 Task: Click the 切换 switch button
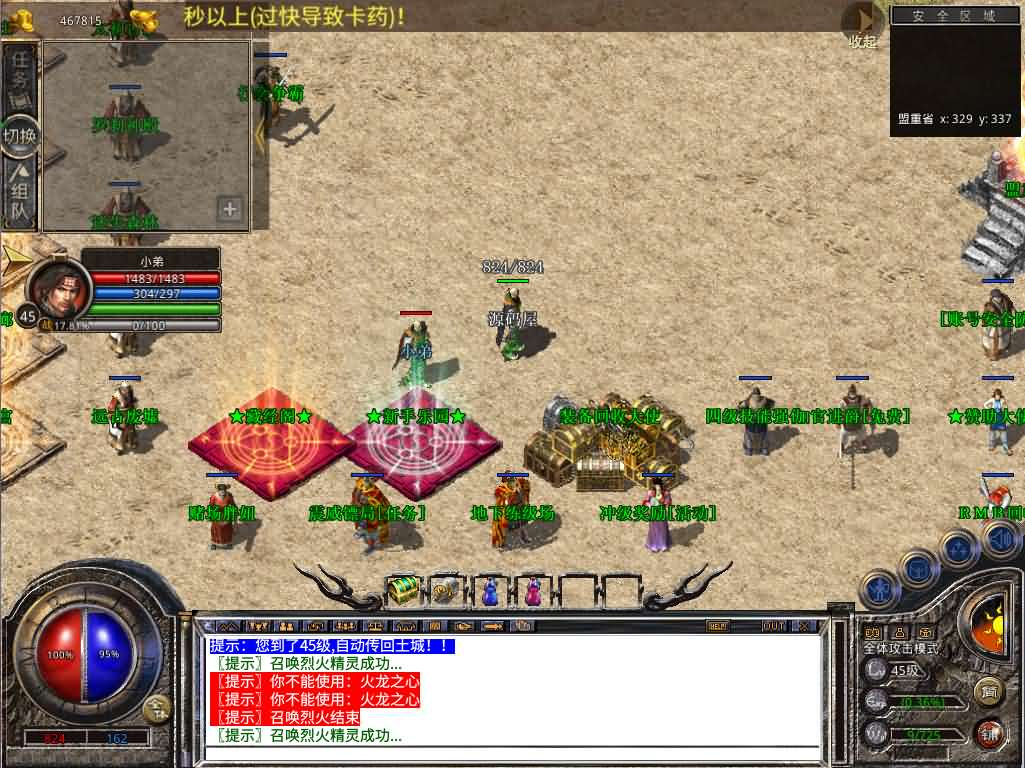tap(20, 137)
